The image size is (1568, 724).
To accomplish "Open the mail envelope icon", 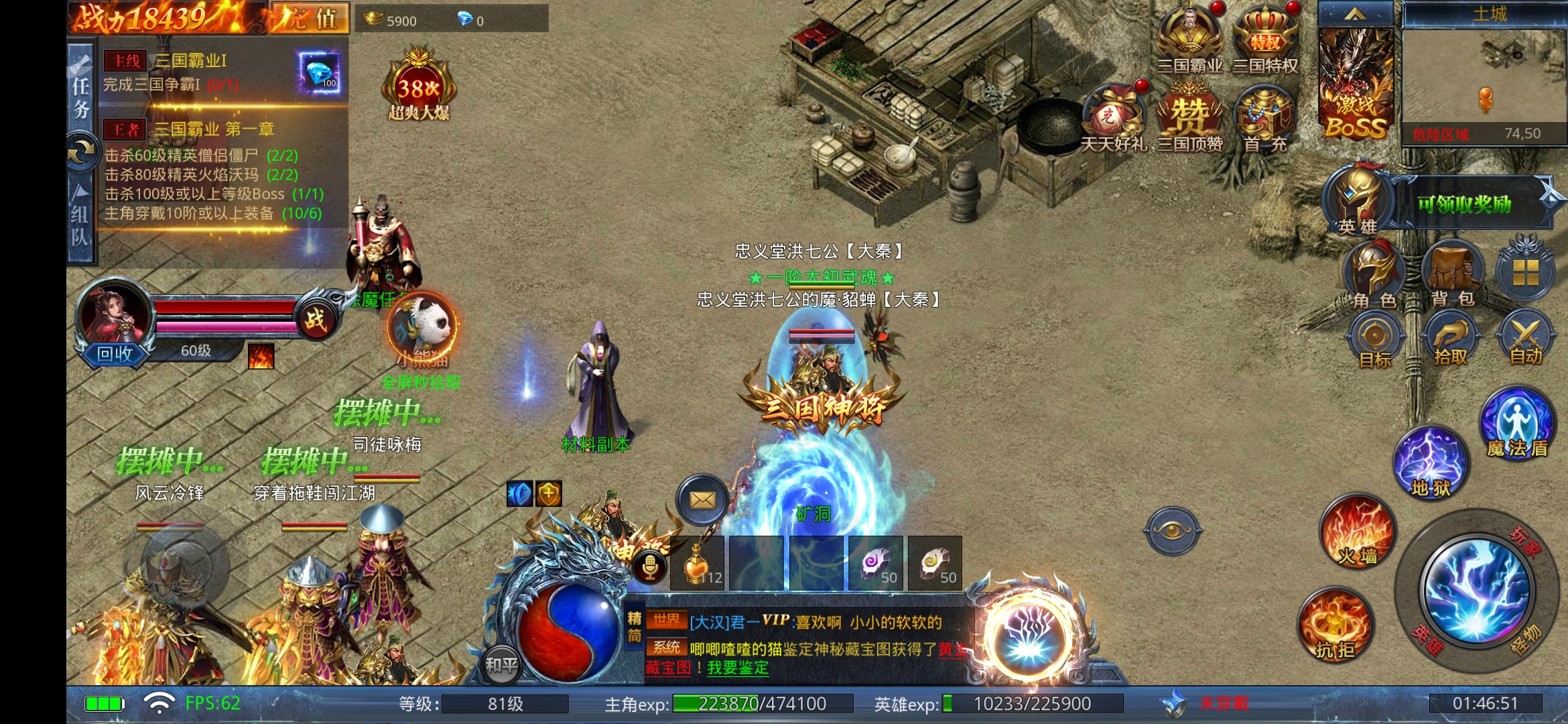I will pyautogui.click(x=702, y=500).
